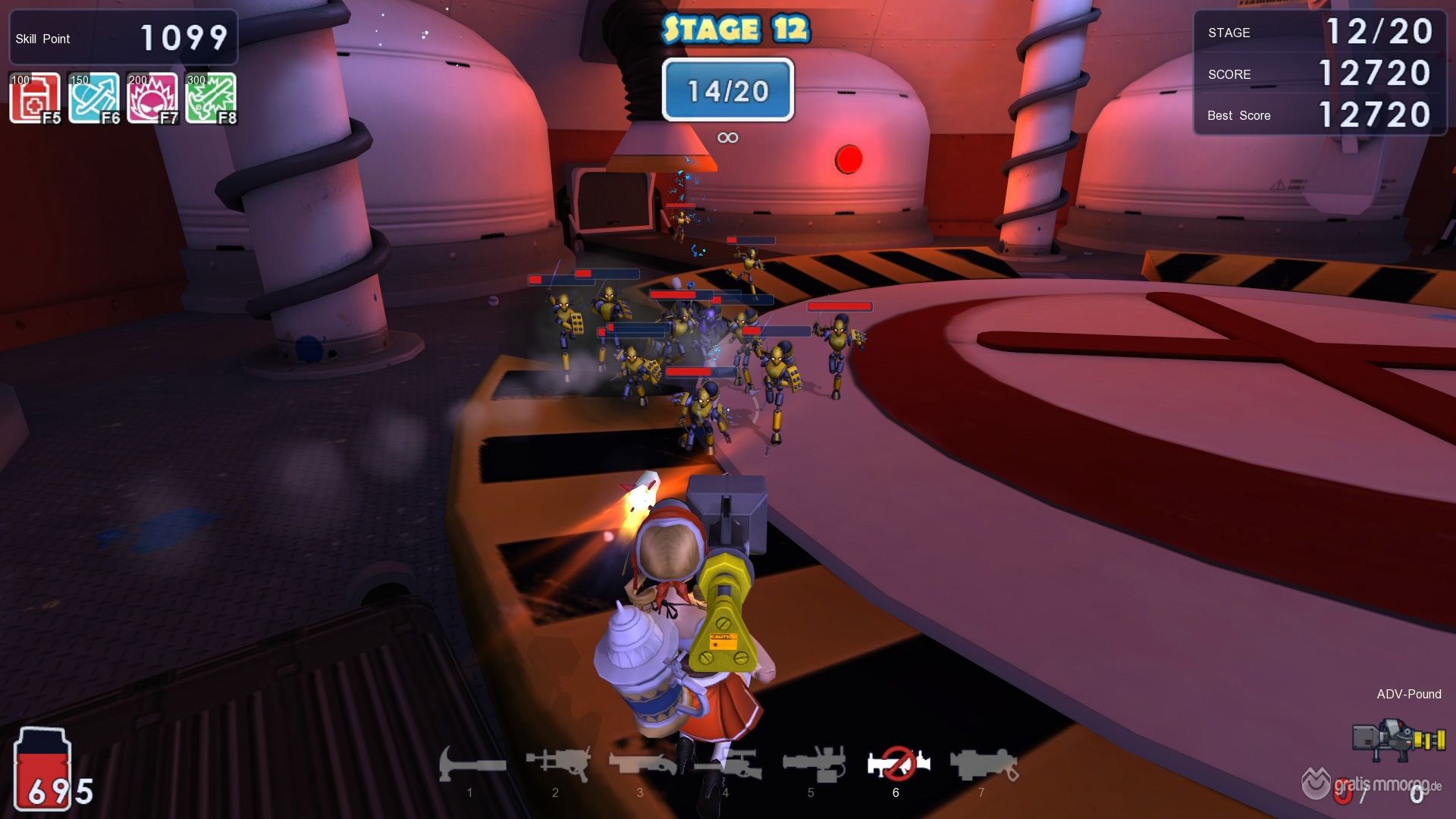Switch to the weapon in slot 2
The image size is (1456, 819).
tap(557, 764)
